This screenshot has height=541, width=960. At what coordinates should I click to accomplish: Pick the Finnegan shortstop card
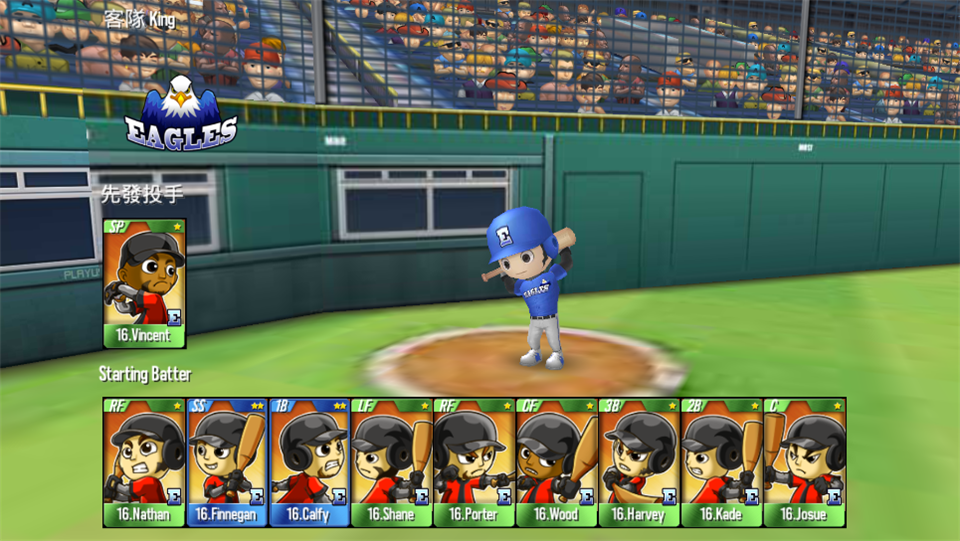click(226, 462)
